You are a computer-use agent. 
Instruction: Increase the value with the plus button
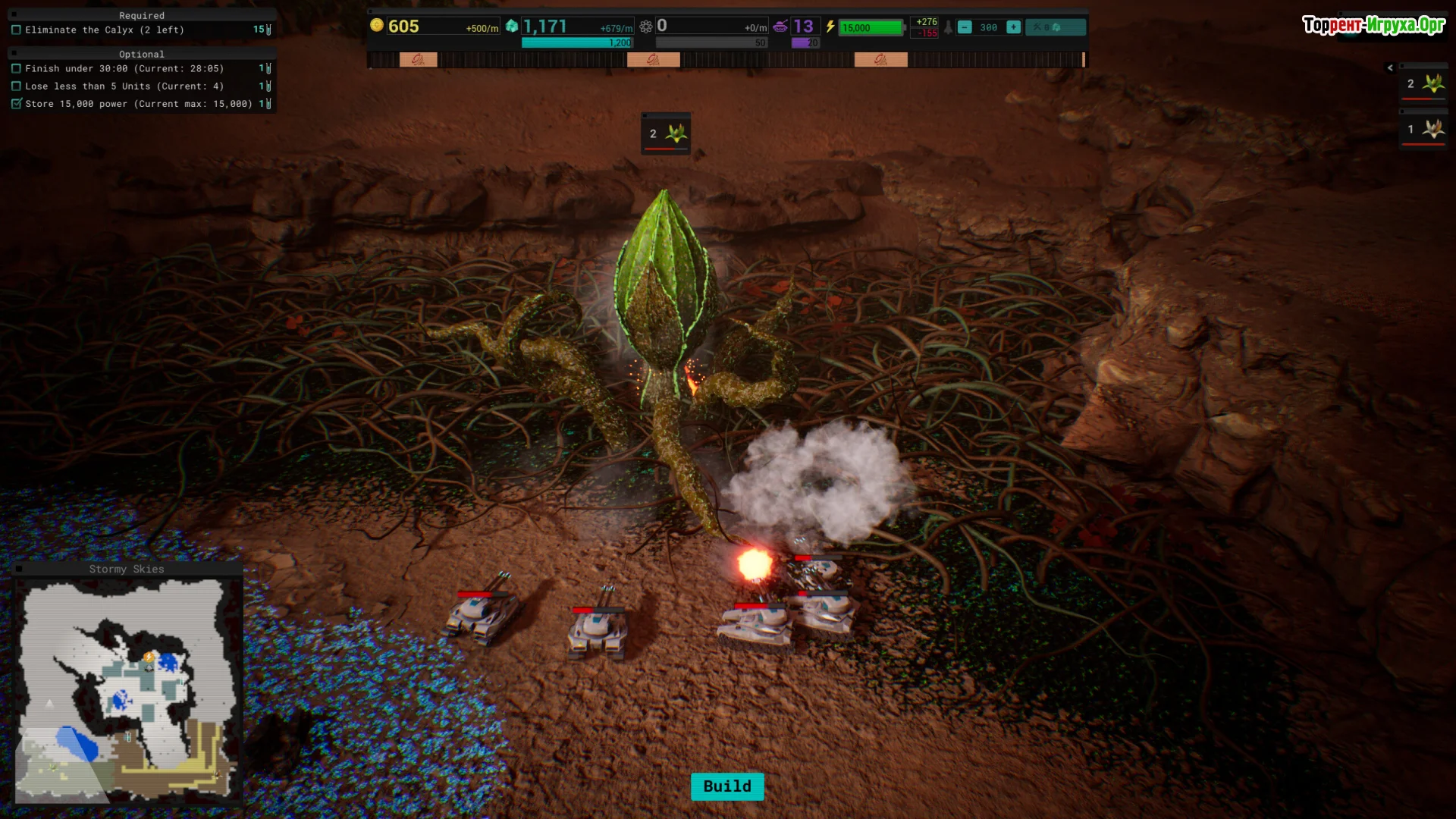(1013, 27)
